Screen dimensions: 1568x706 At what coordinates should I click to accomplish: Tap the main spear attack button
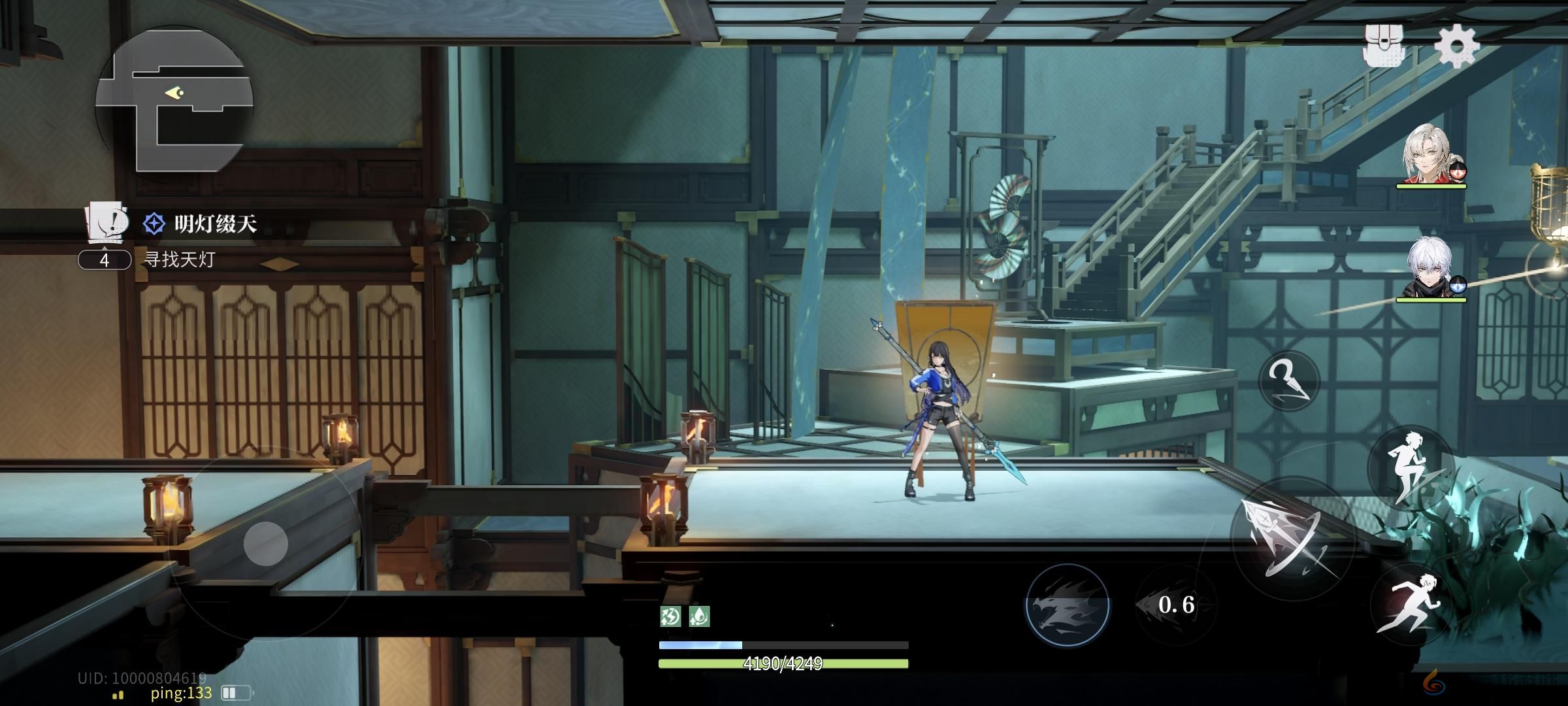[1292, 537]
